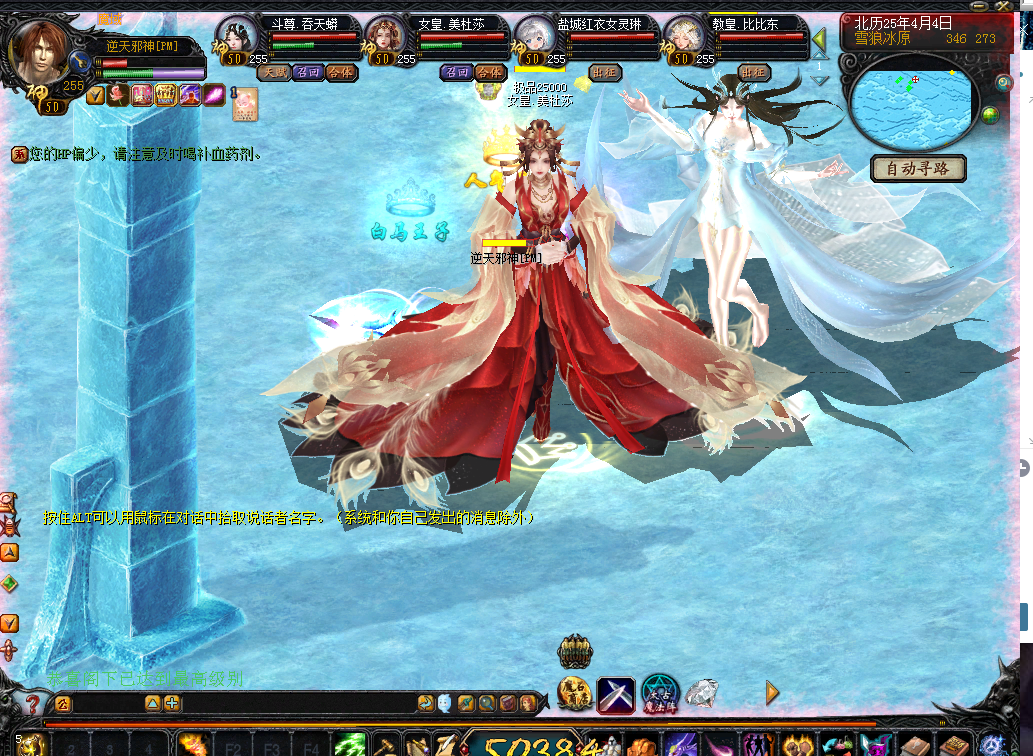Merge with 女皇·美杜莎 using its 合体 button
Screen dimensions: 1033x756
(x=489, y=72)
